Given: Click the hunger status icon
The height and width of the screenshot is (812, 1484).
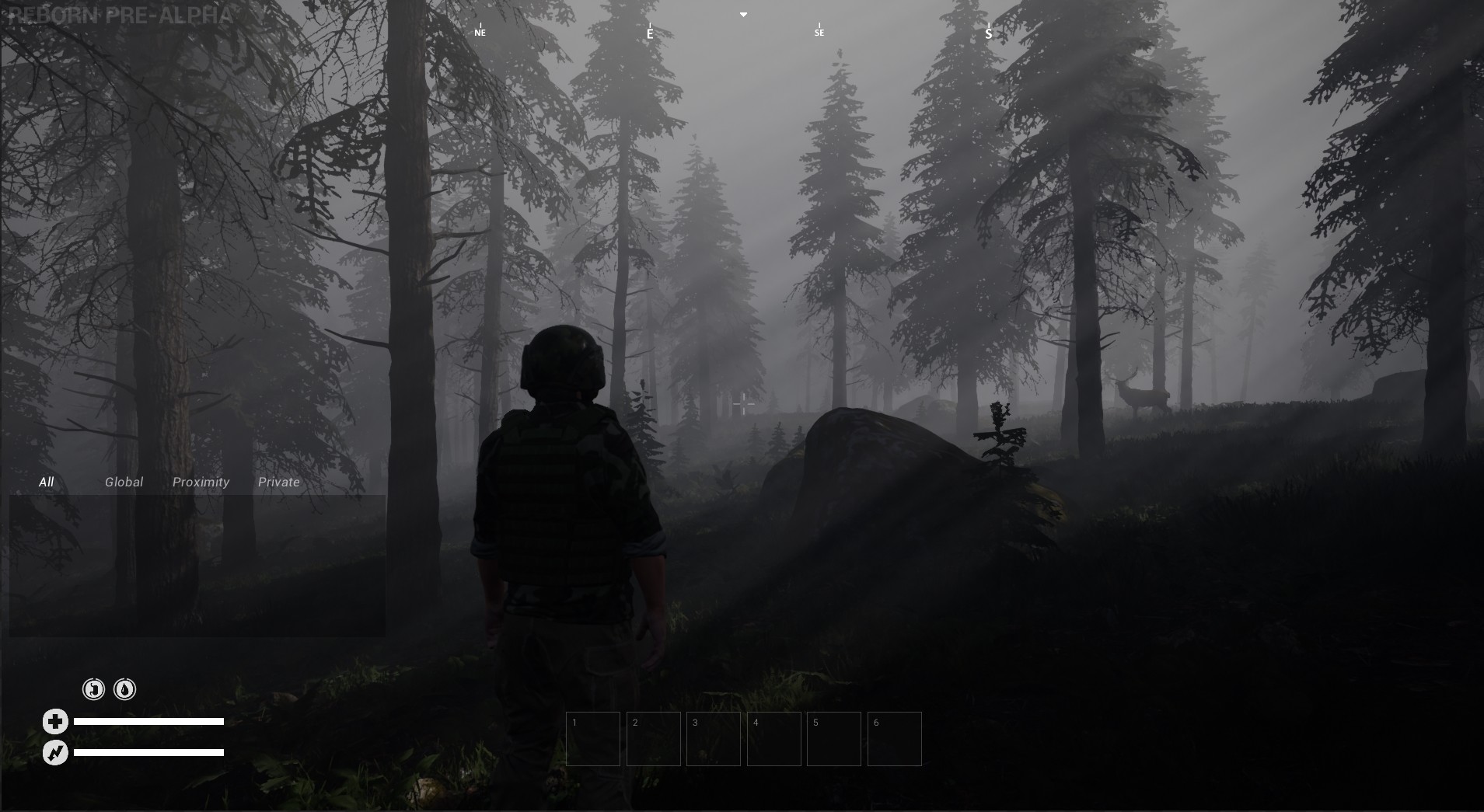Looking at the screenshot, I should tap(93, 688).
